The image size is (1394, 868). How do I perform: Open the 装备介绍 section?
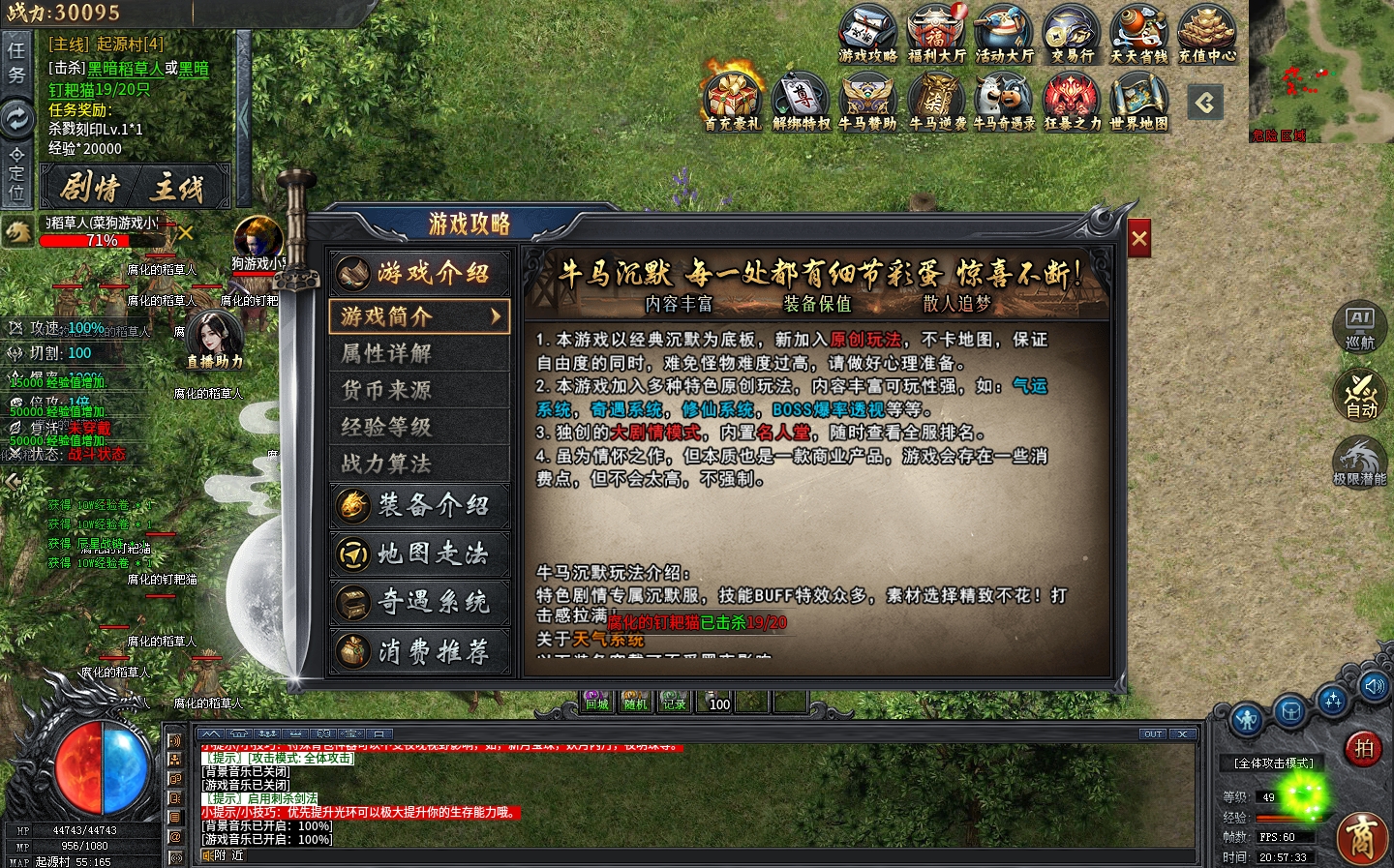[420, 505]
